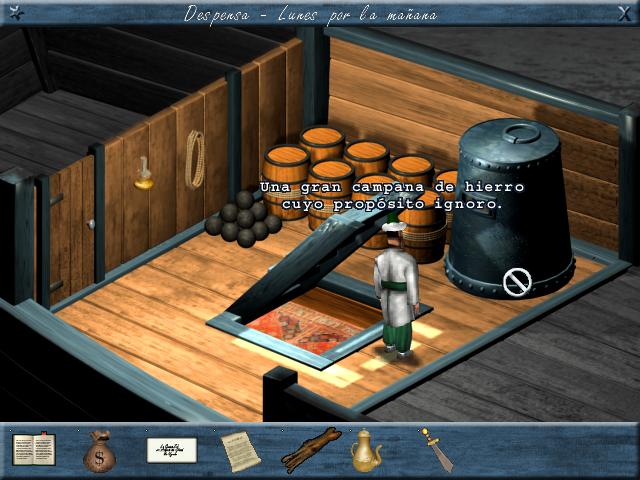Click the star icon in title bar
The height and width of the screenshot is (480, 640).
click(x=12, y=12)
